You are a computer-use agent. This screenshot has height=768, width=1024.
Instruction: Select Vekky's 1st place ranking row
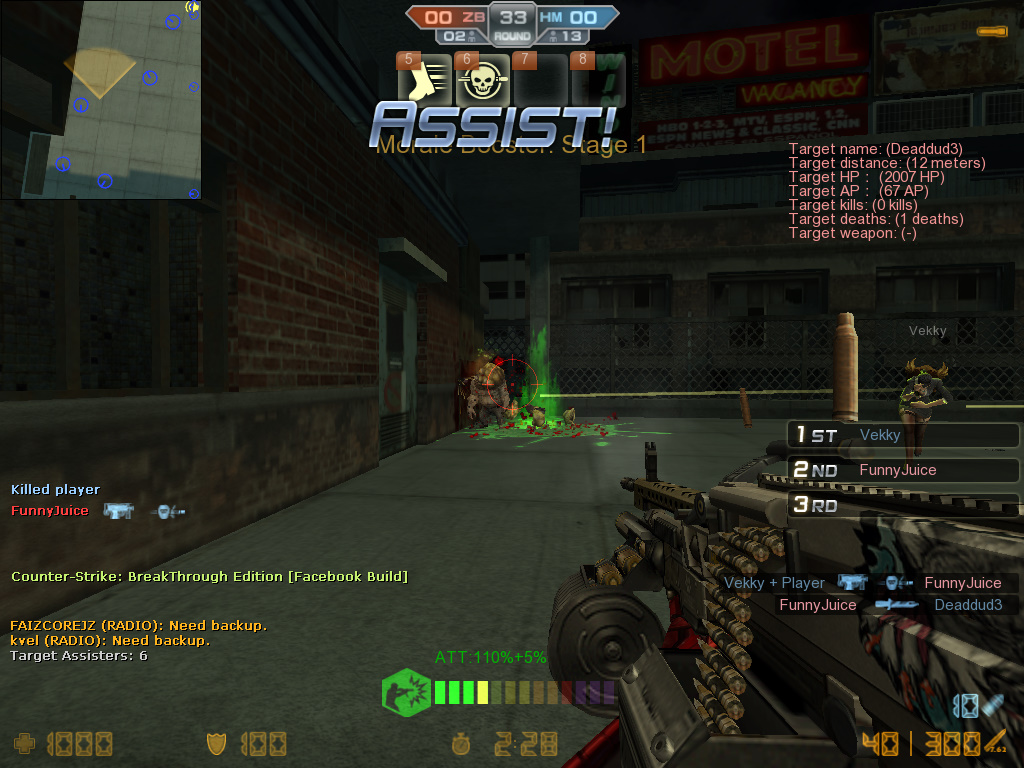coord(903,435)
